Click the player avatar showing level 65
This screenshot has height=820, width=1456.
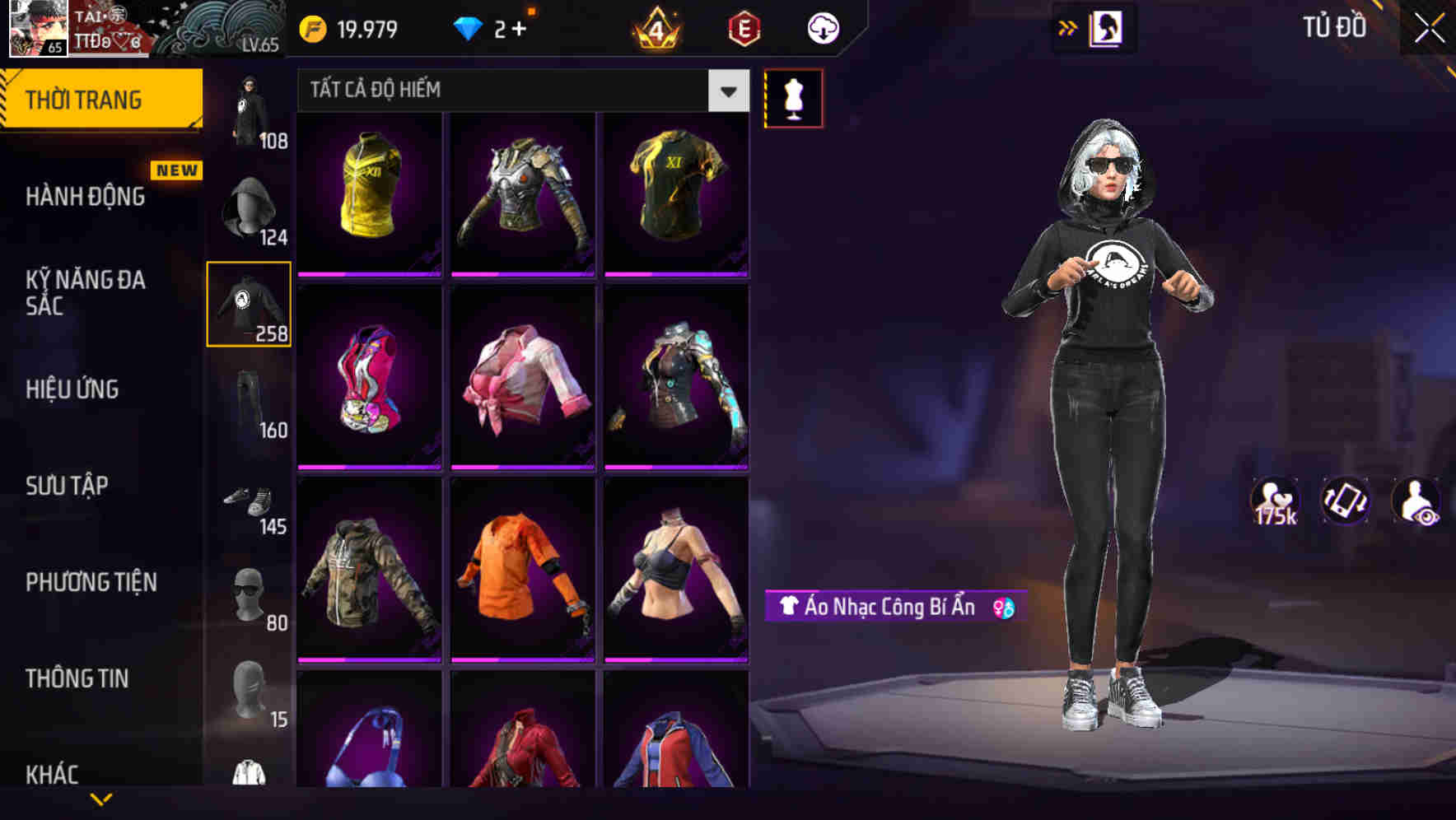(x=37, y=27)
